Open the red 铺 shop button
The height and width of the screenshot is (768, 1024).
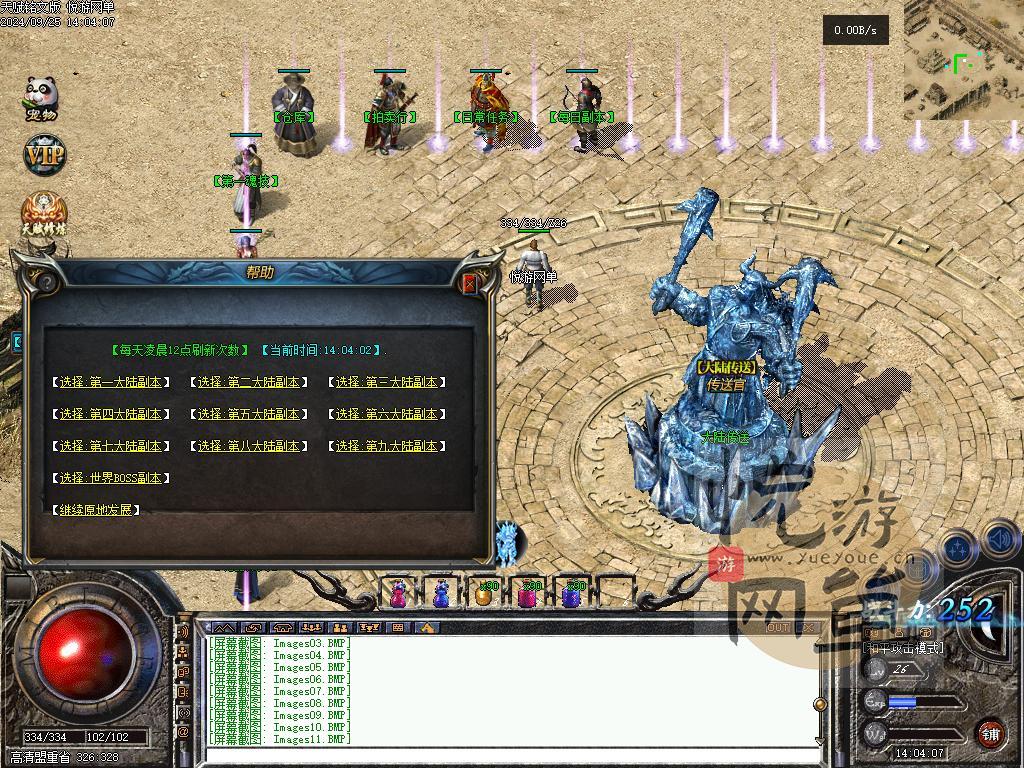coord(990,733)
